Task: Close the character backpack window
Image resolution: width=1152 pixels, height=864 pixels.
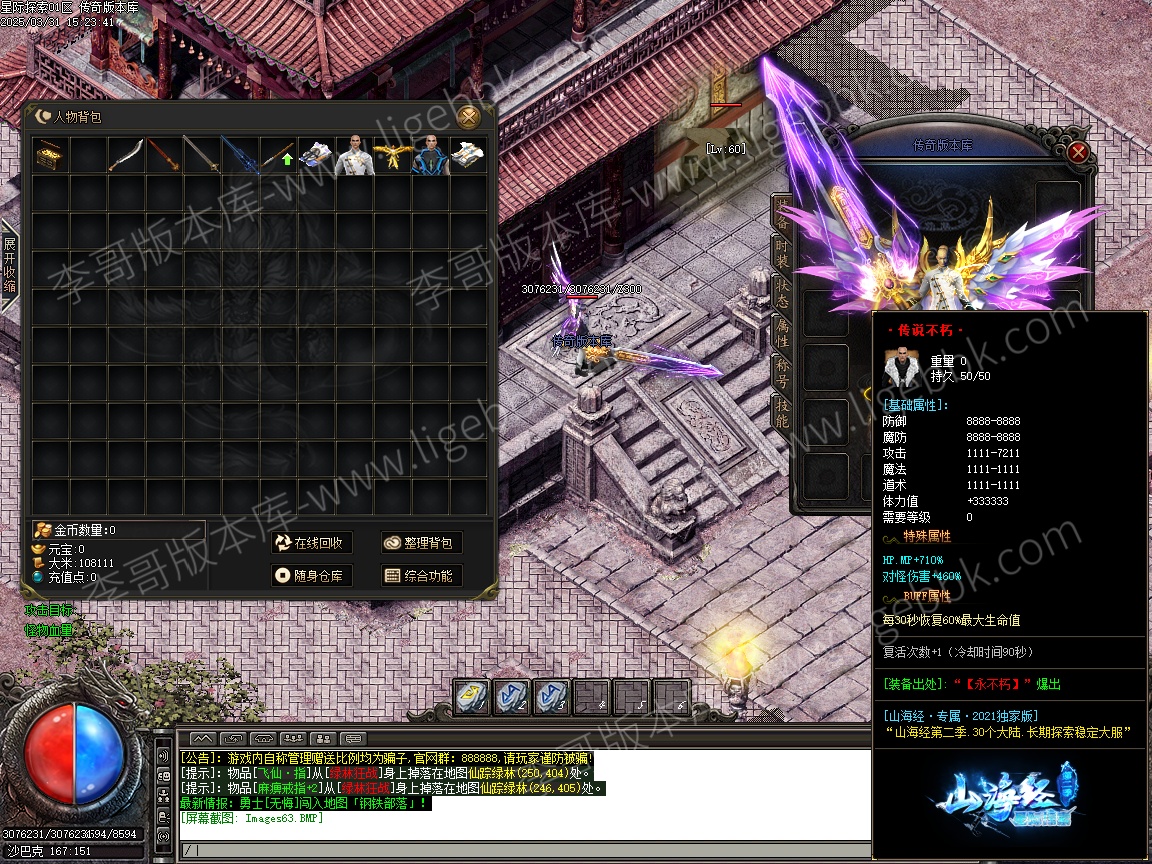Action: click(469, 117)
